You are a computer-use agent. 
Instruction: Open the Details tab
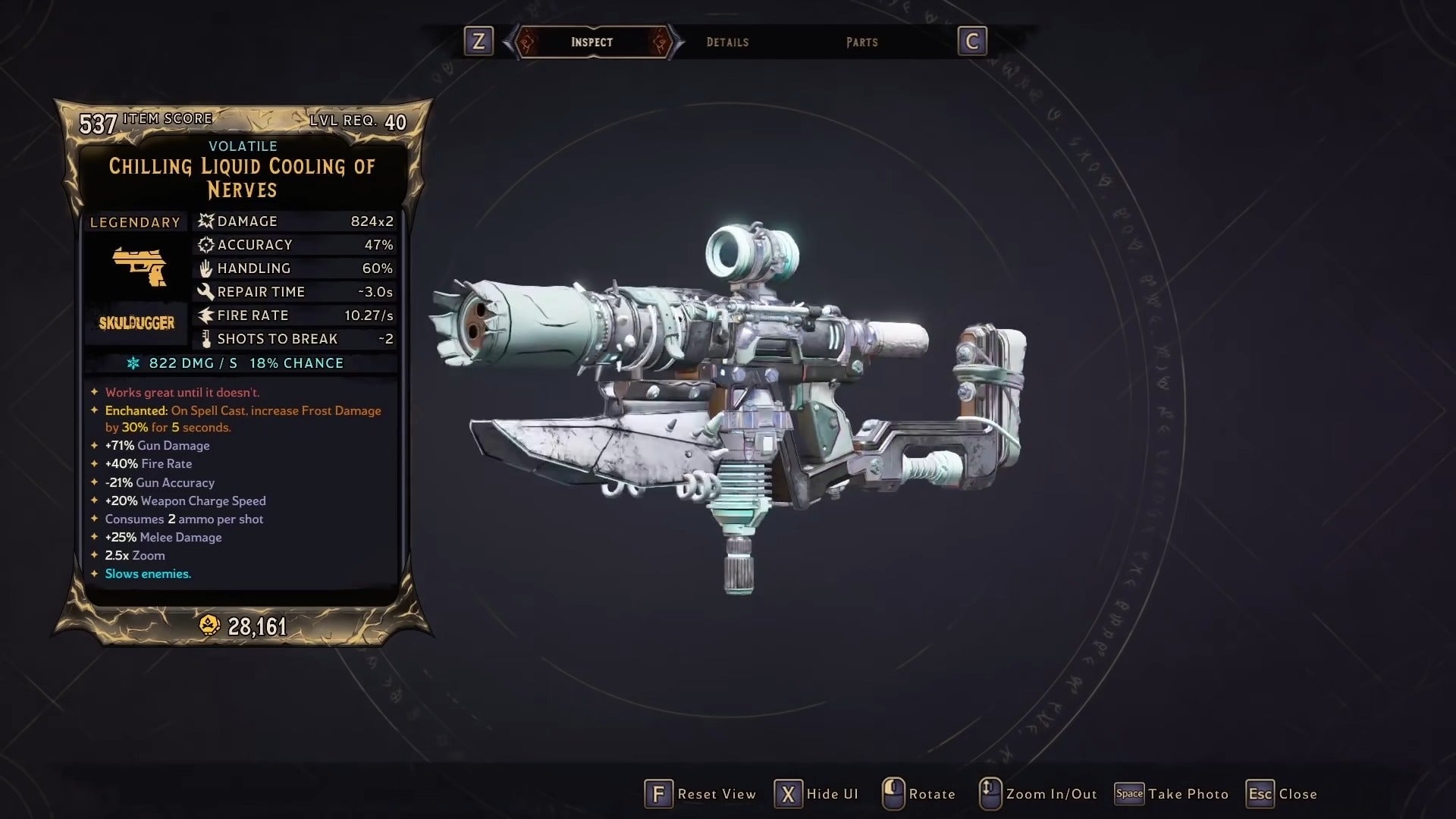pyautogui.click(x=727, y=42)
